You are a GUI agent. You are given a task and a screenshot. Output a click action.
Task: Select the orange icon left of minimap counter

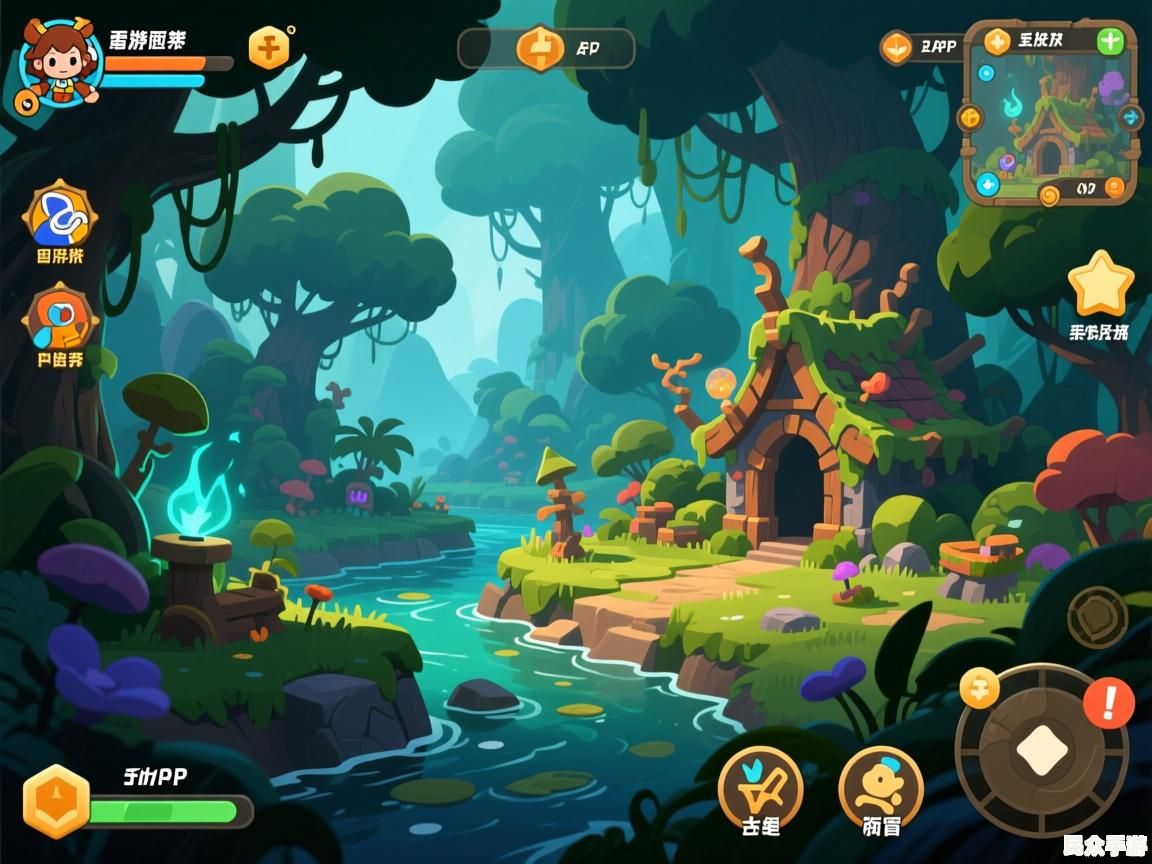[x=896, y=47]
